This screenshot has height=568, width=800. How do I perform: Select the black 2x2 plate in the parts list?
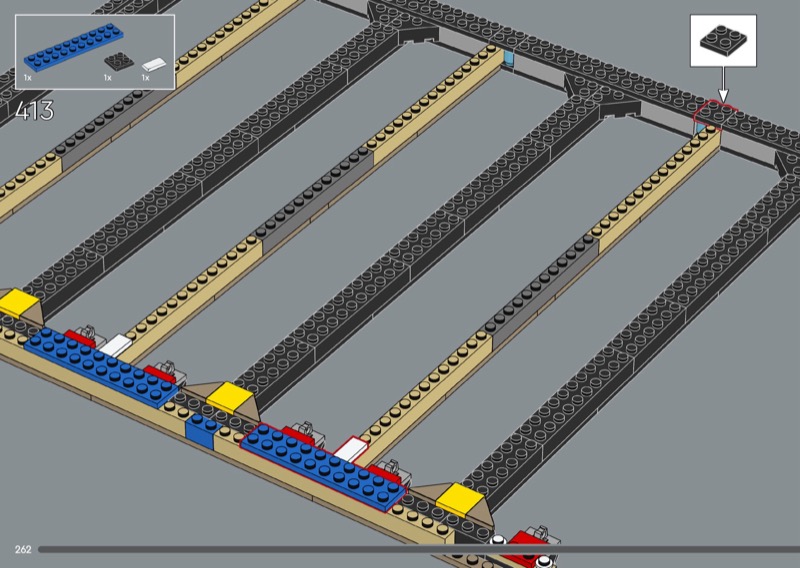coord(119,61)
